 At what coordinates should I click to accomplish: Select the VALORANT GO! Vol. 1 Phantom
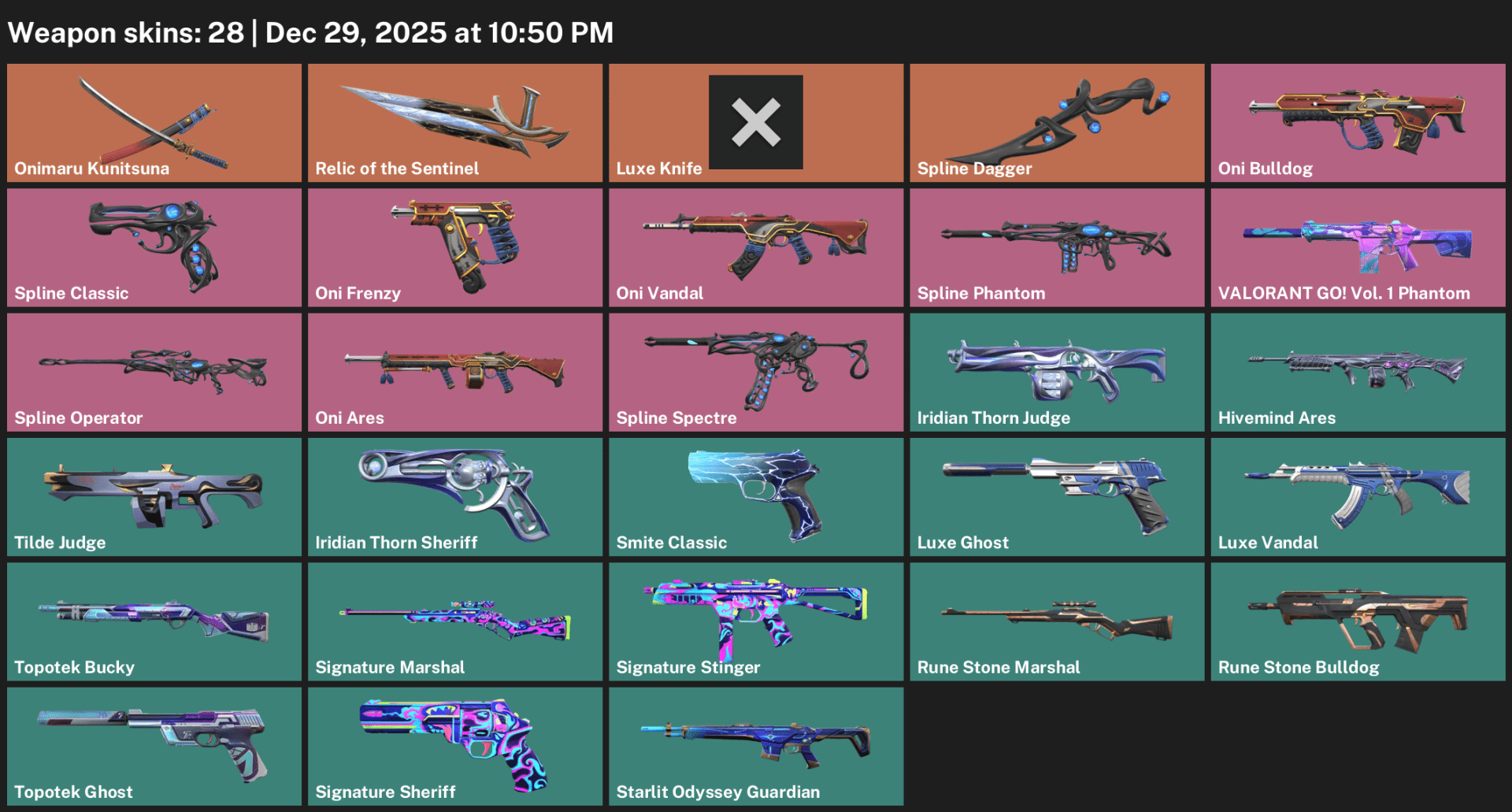point(1357,247)
